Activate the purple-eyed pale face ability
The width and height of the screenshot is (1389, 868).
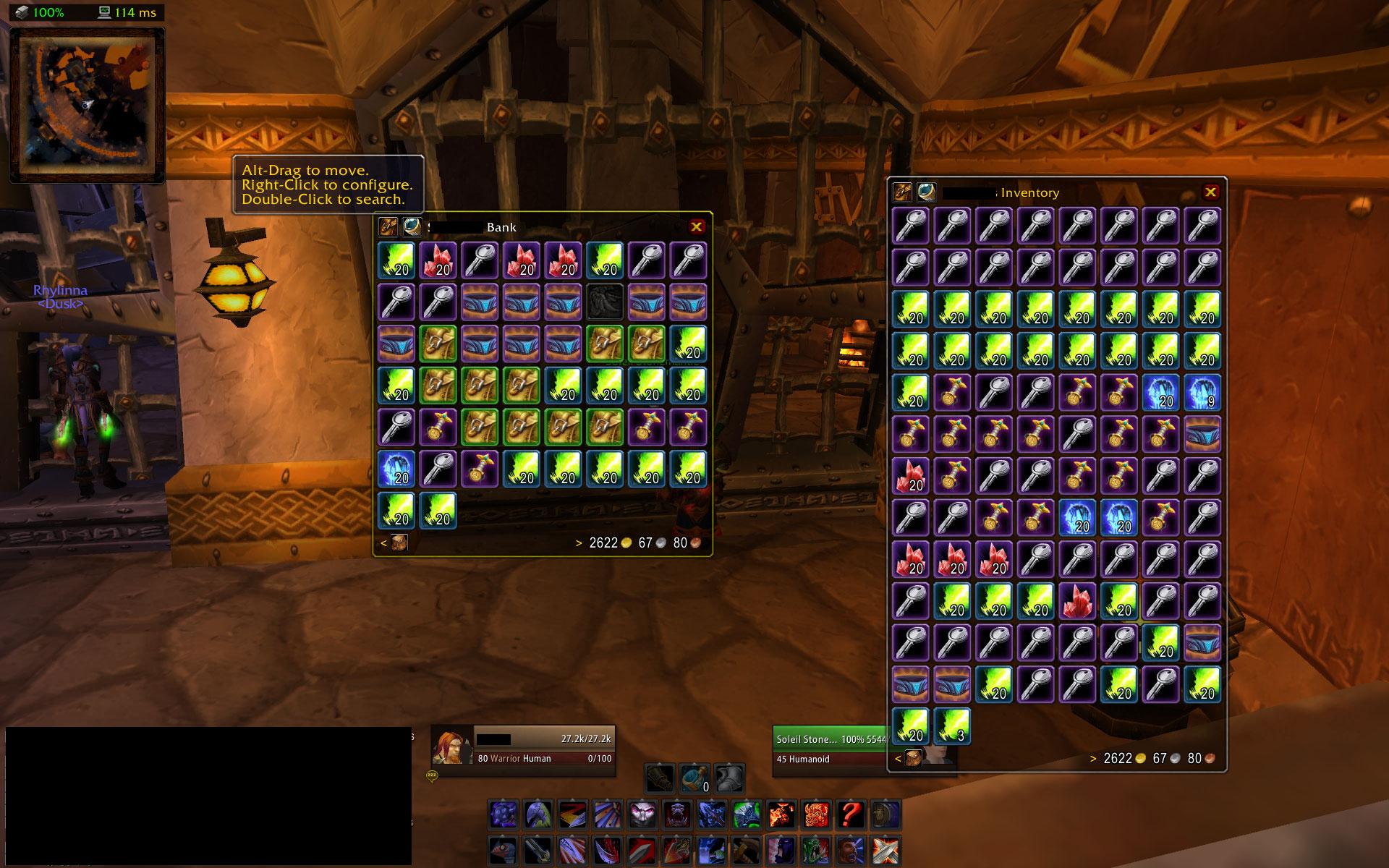[642, 814]
